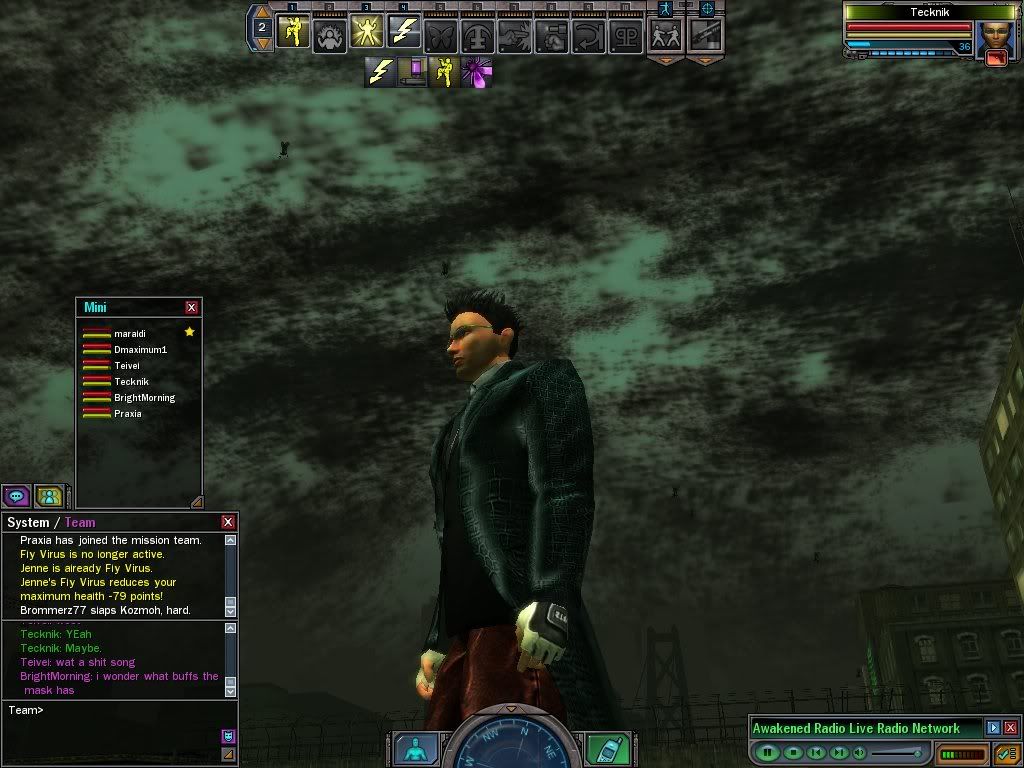Image resolution: width=1024 pixels, height=768 pixels.
Task: Skip to the next radio track
Action: tap(839, 752)
